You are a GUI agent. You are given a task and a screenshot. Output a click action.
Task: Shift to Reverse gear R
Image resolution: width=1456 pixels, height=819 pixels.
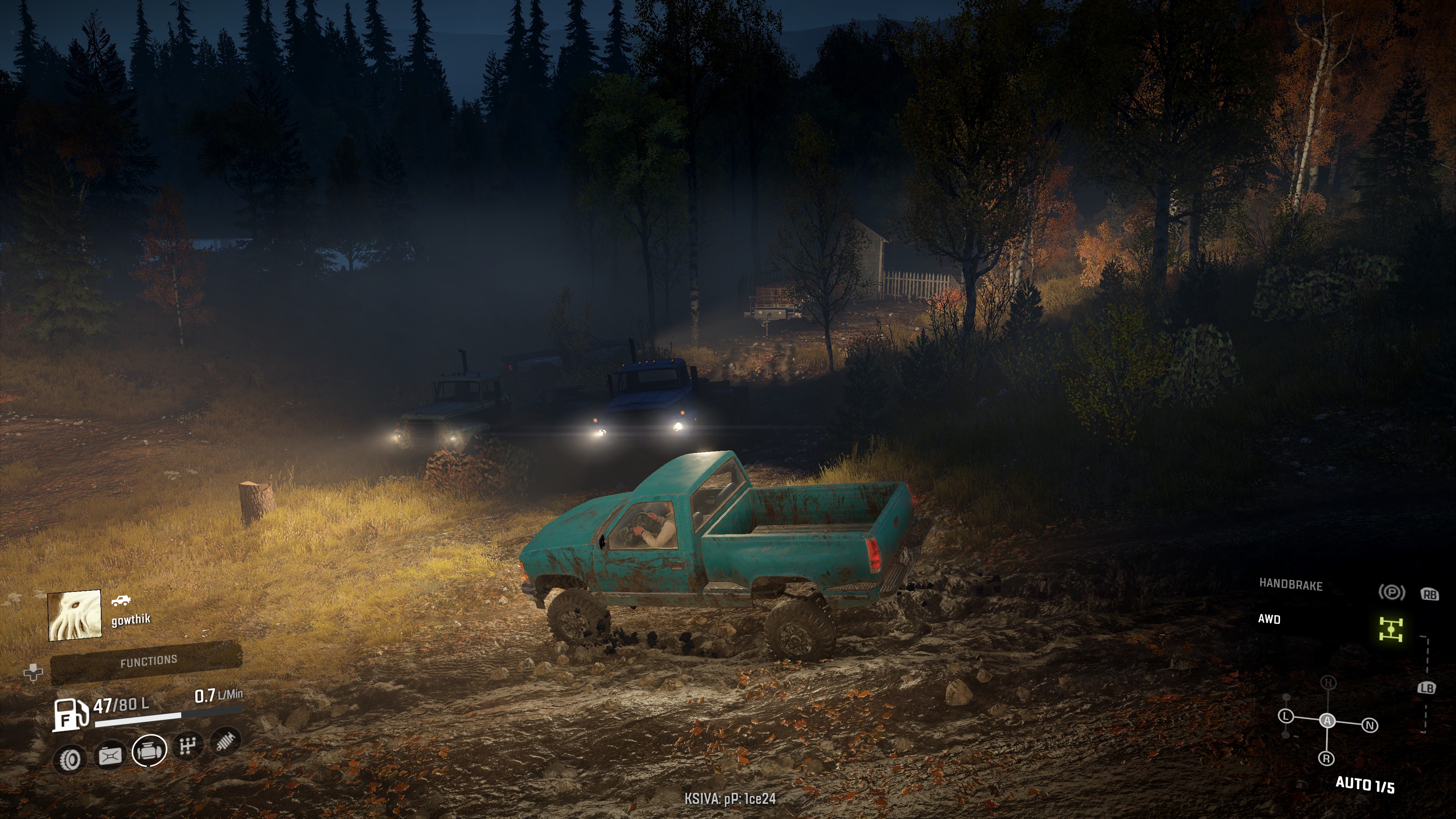[1326, 758]
